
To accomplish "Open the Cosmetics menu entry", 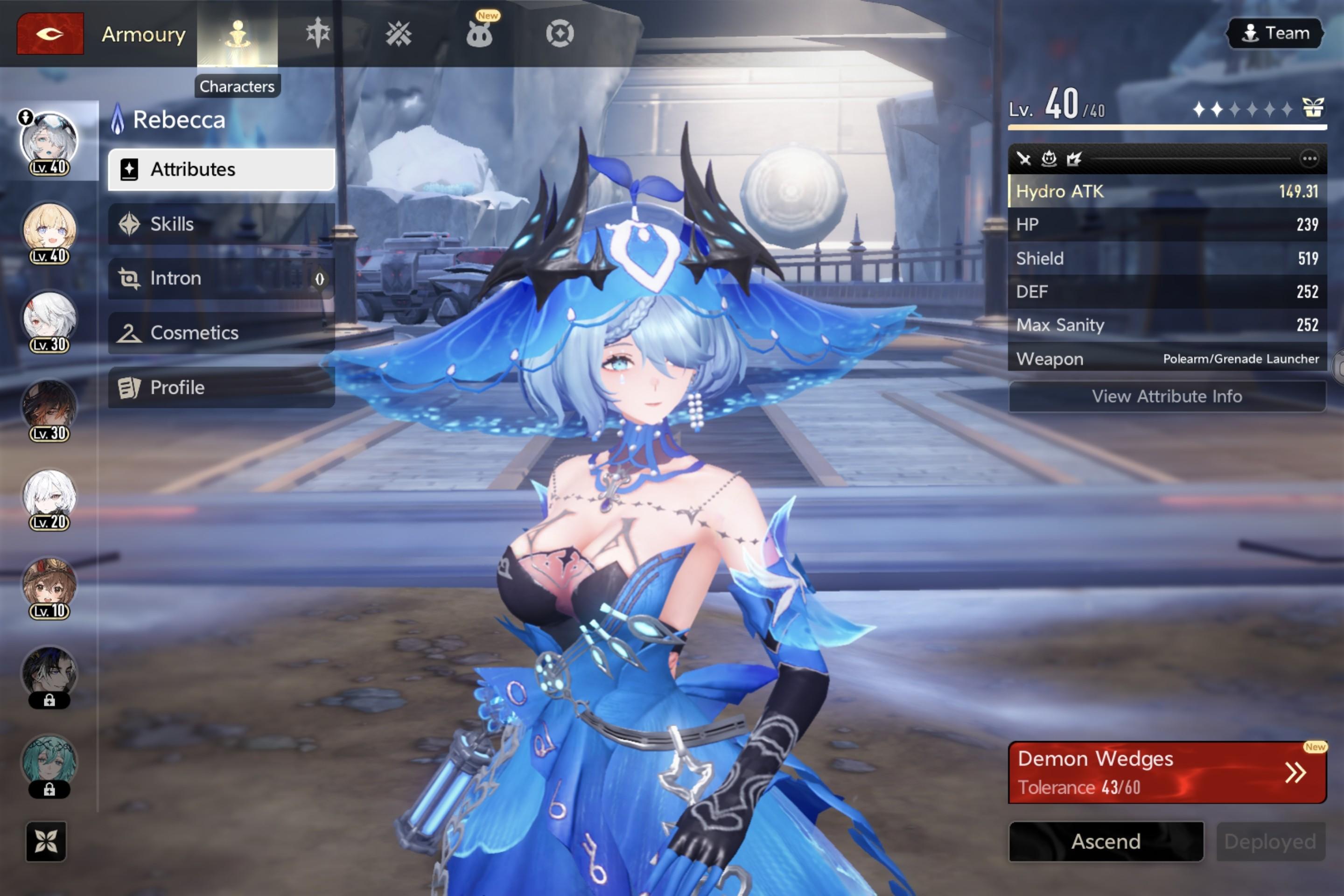I will point(221,333).
